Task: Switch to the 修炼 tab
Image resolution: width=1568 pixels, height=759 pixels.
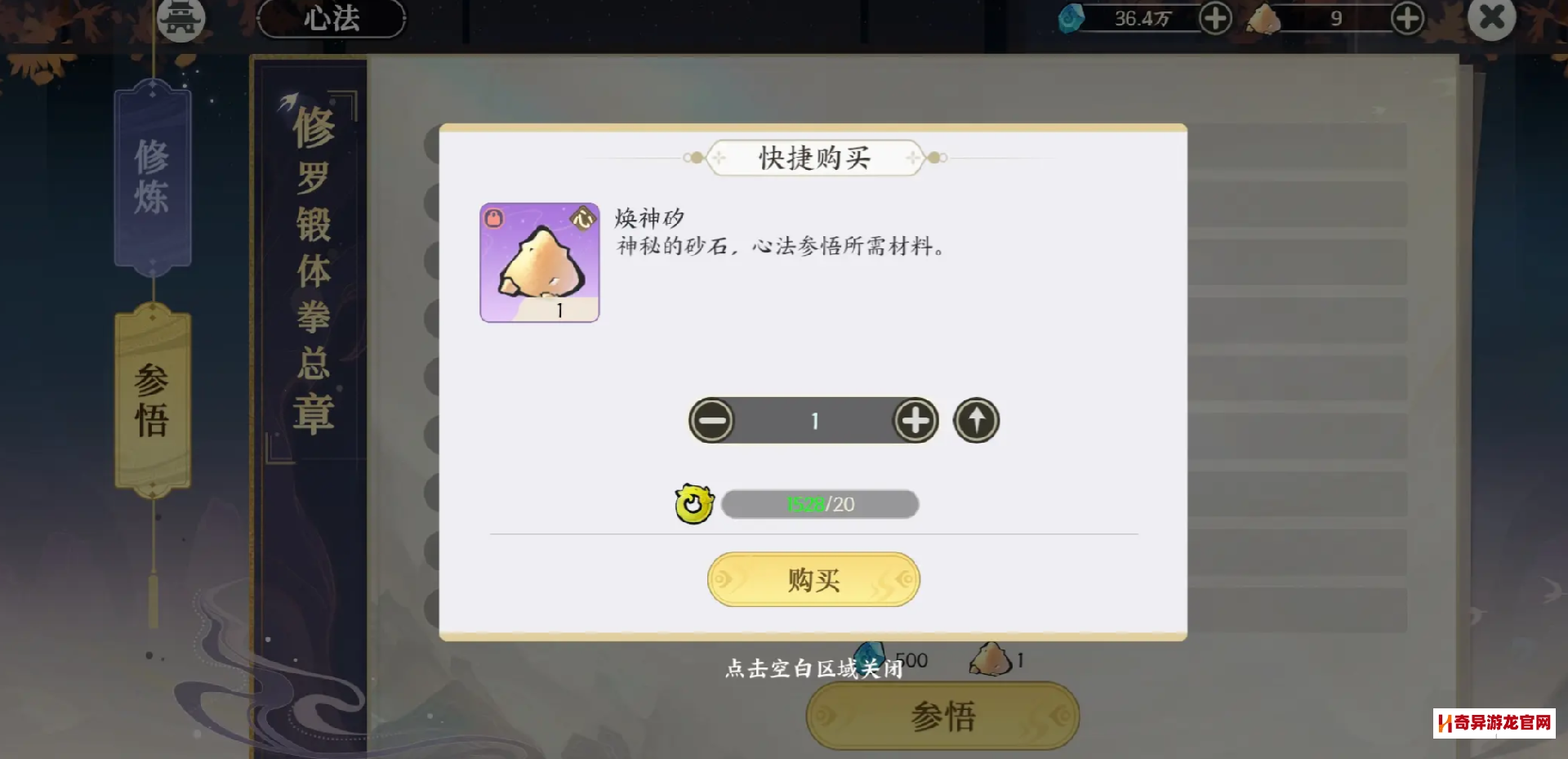Action: 153,176
